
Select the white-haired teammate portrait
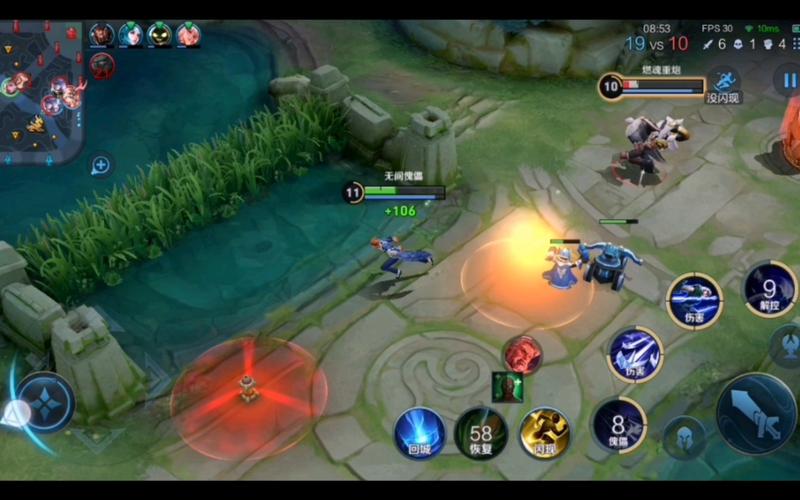tap(131, 36)
